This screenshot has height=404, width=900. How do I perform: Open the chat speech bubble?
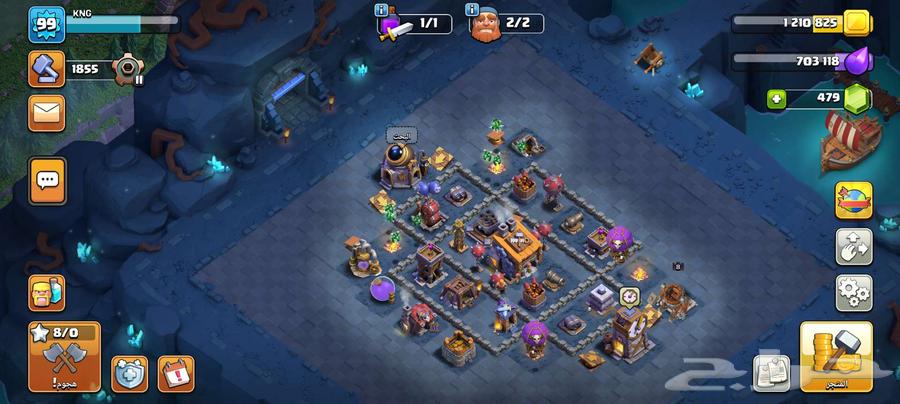click(x=47, y=181)
